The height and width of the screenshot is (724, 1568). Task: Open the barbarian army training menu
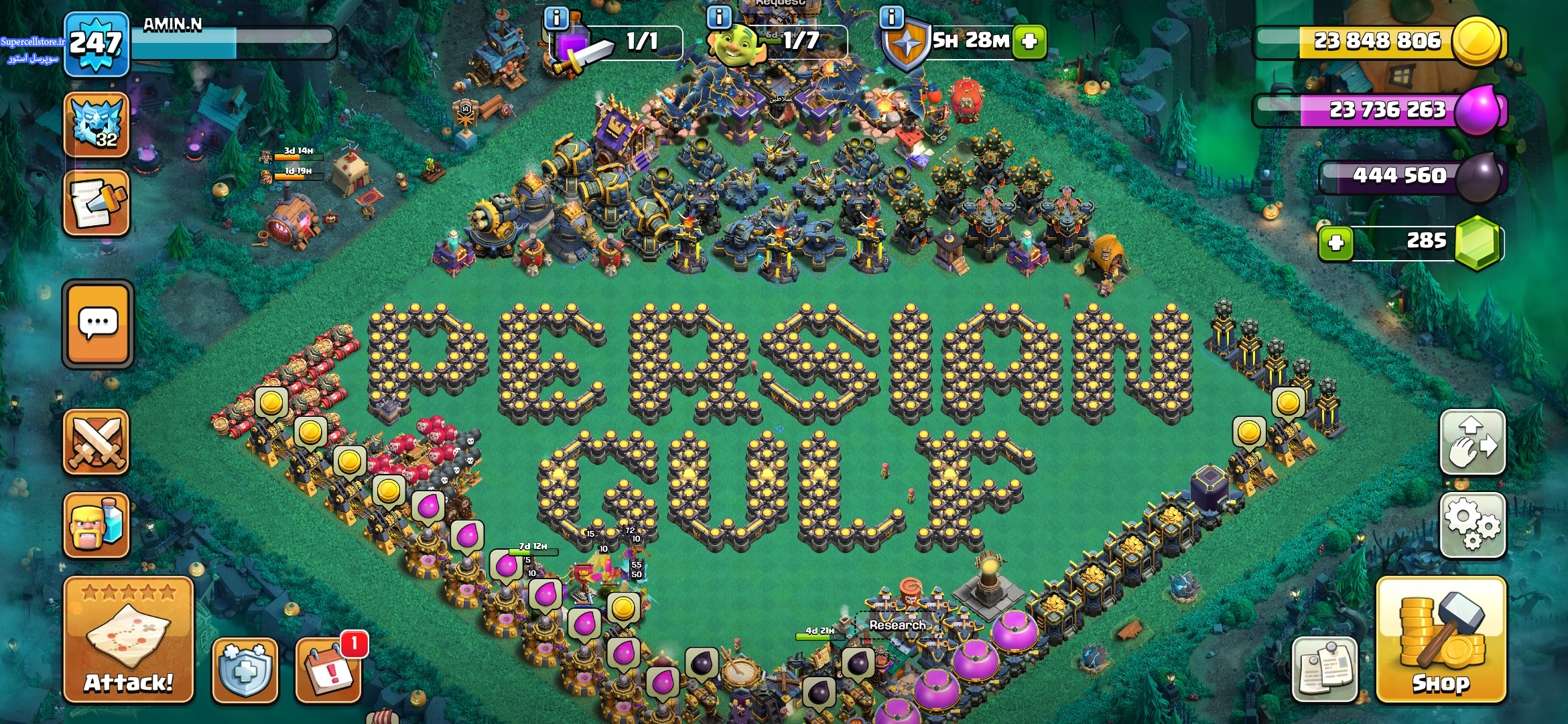point(96,525)
